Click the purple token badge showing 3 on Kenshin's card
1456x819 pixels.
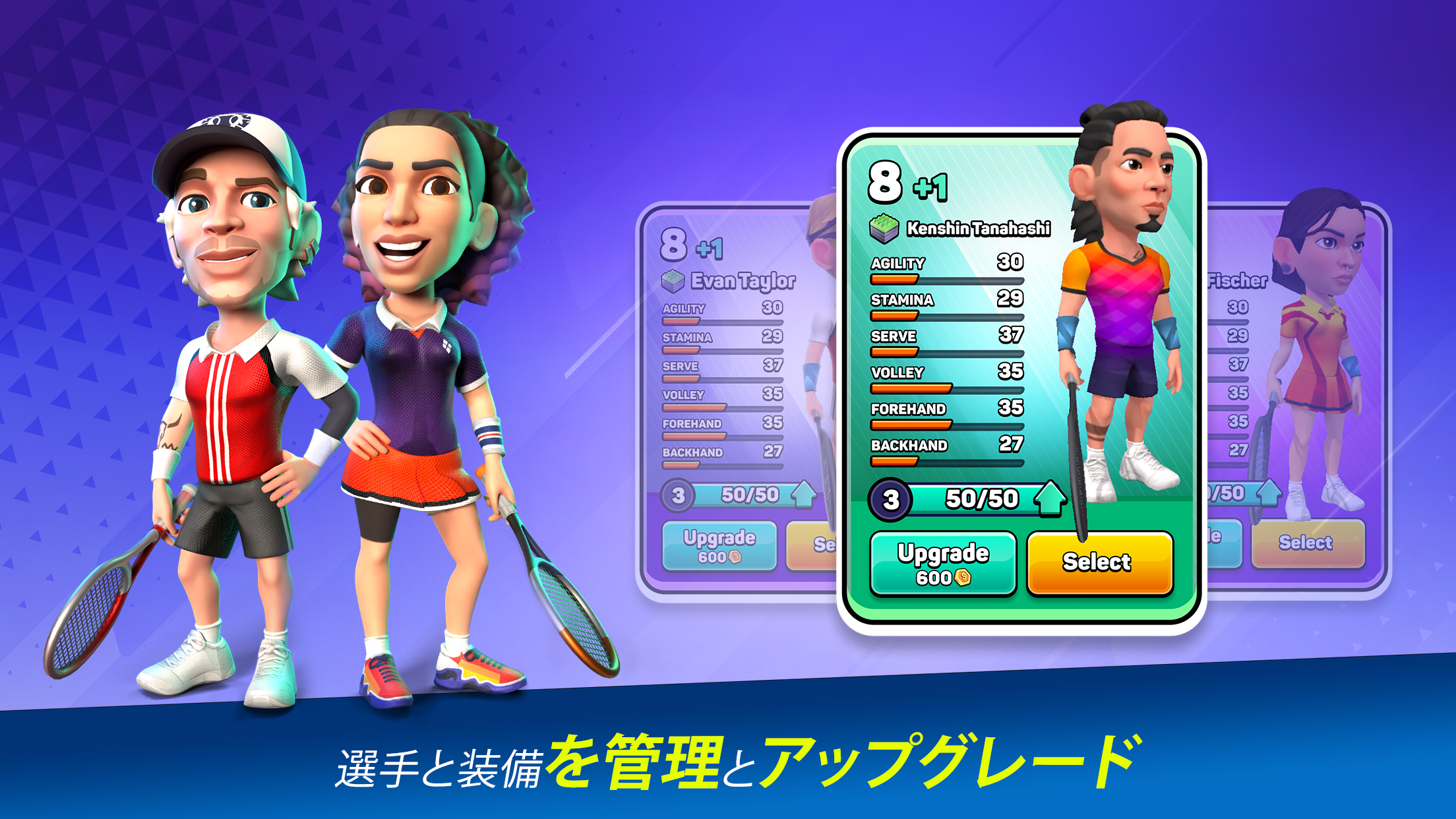[892, 499]
